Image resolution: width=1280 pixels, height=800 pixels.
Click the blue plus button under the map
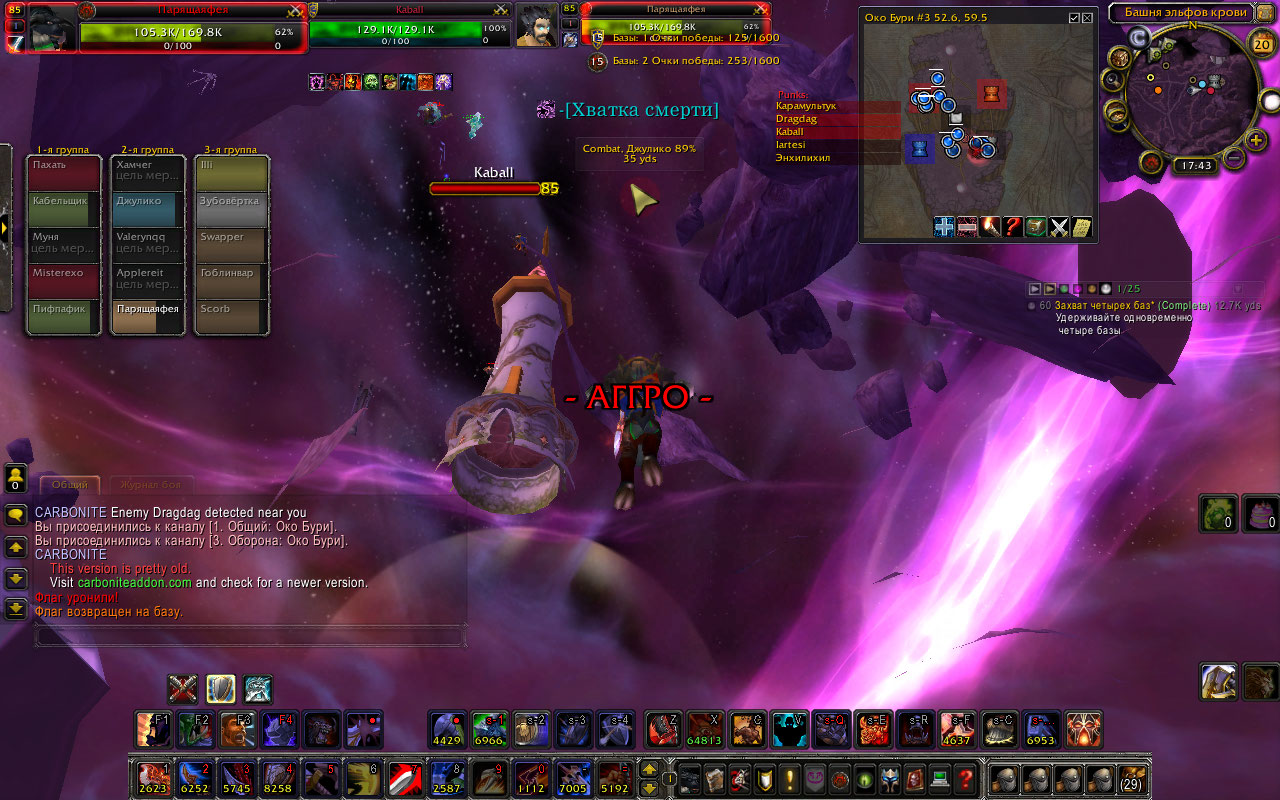pyautogui.click(x=944, y=227)
